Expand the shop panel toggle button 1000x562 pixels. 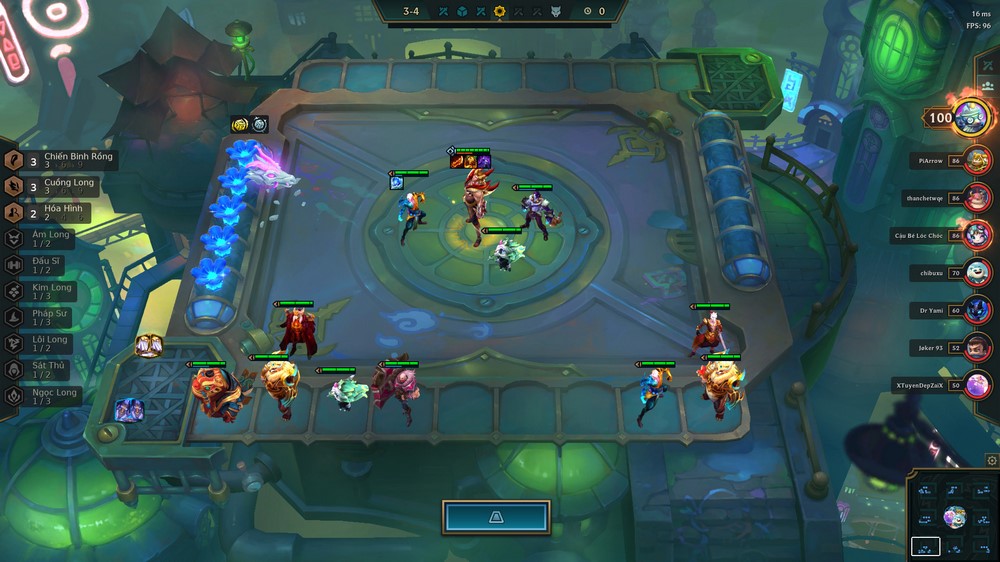pyautogui.click(x=496, y=517)
